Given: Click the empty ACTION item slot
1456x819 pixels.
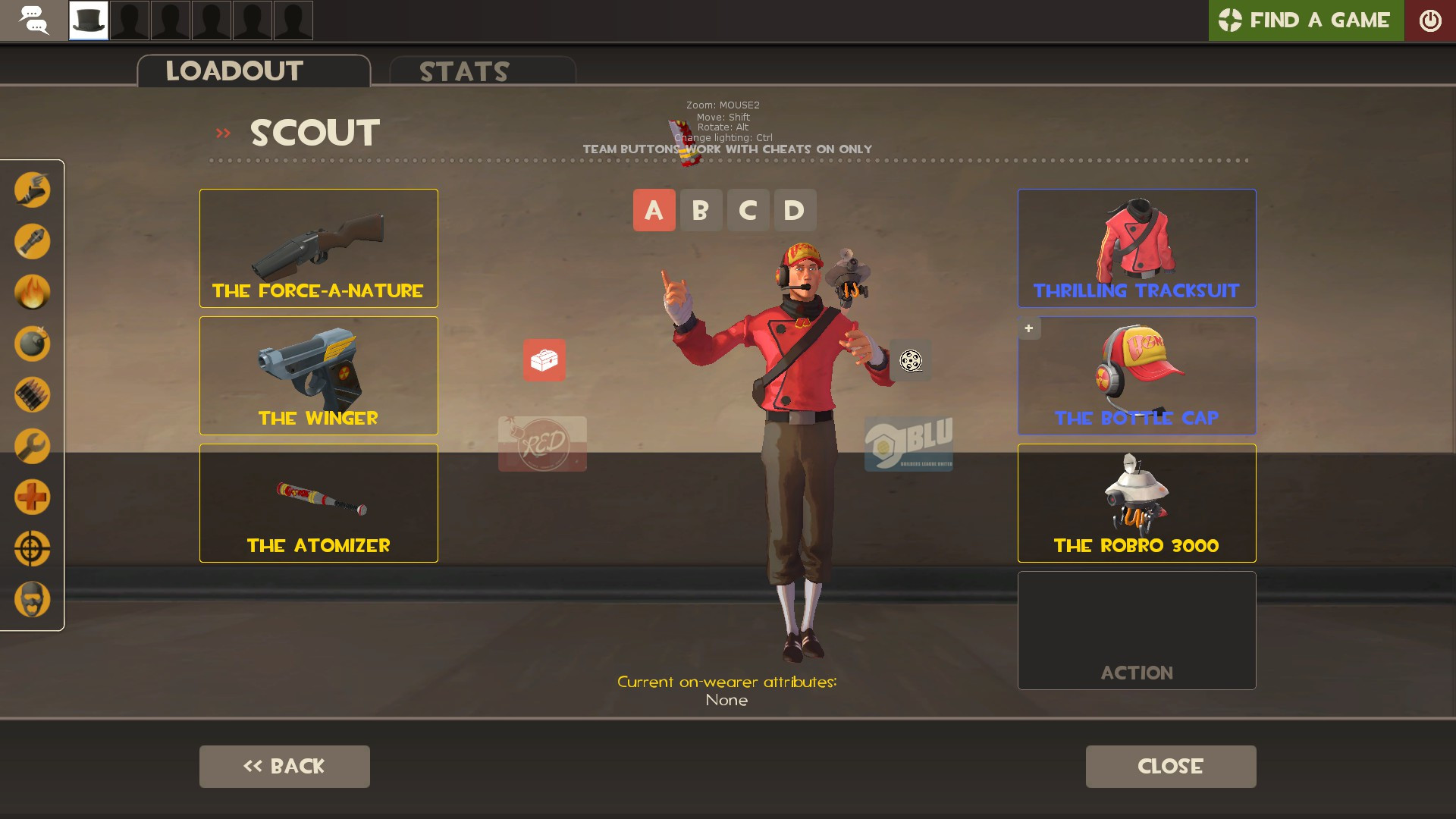Looking at the screenshot, I should point(1136,630).
